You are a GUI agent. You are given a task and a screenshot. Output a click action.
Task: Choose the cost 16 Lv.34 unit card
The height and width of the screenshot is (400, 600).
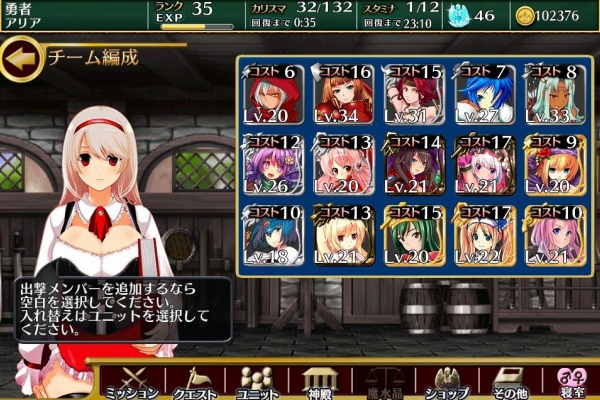[344, 93]
